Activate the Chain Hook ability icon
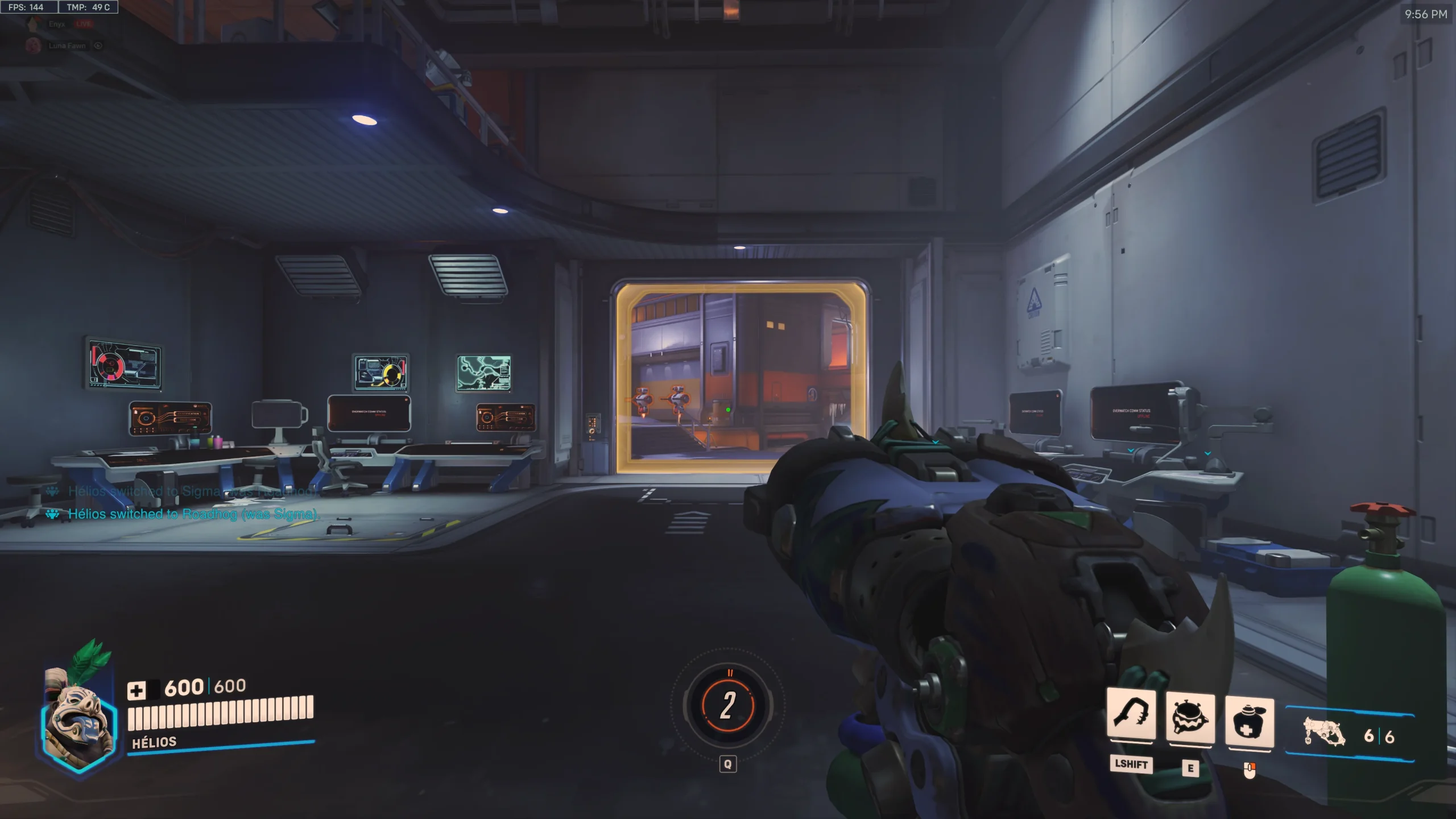 click(1131, 716)
